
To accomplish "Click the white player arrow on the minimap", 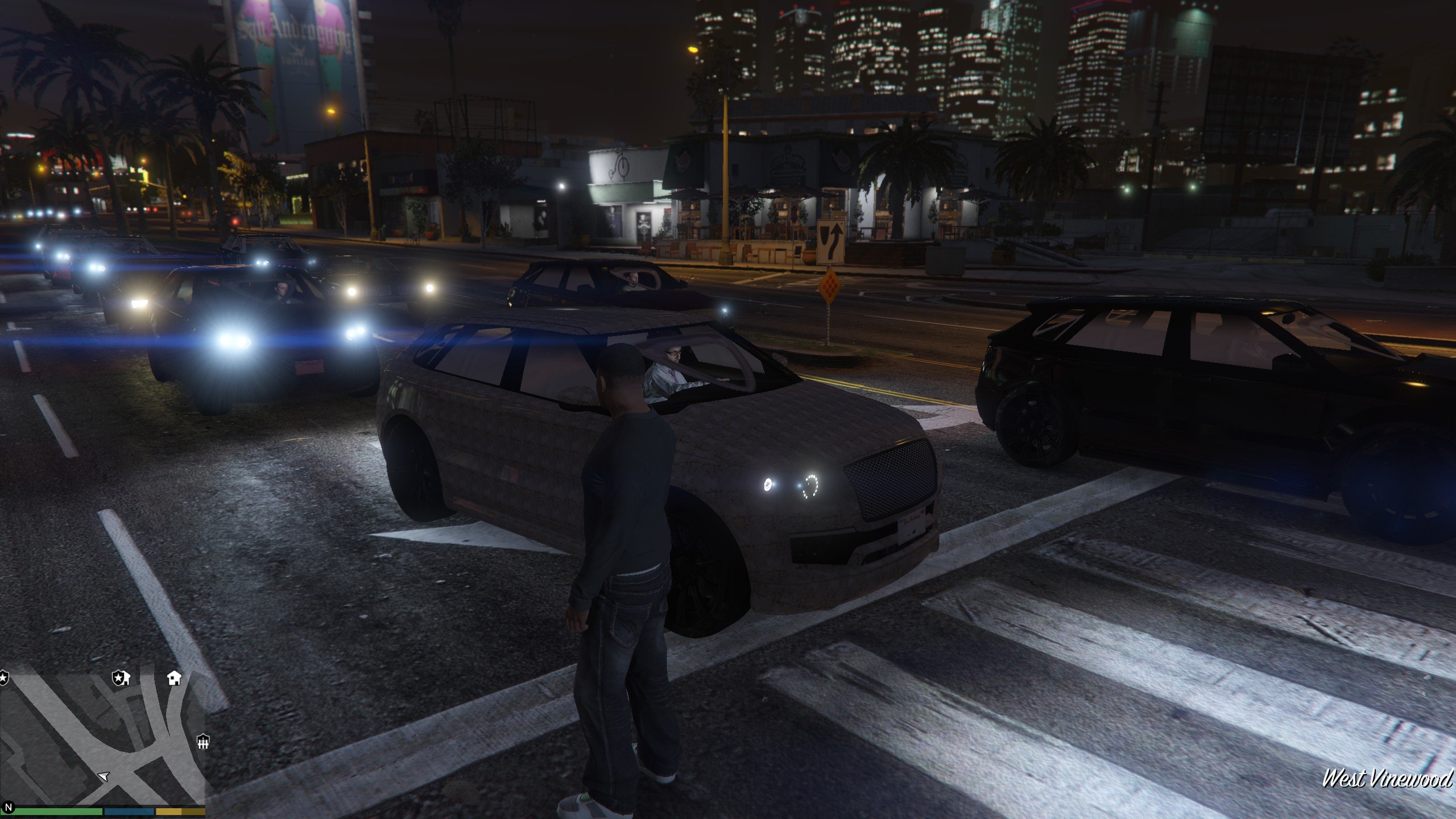I will coord(104,776).
